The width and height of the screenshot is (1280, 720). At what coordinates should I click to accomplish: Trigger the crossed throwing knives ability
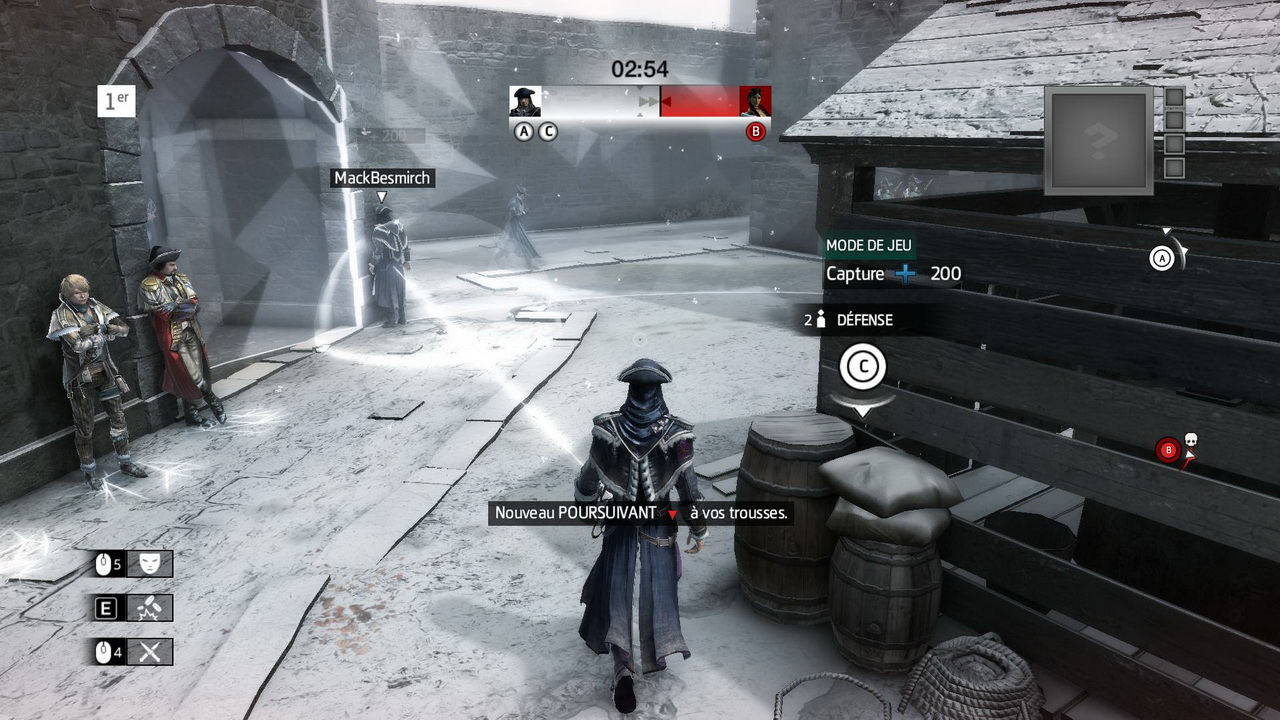pos(150,652)
